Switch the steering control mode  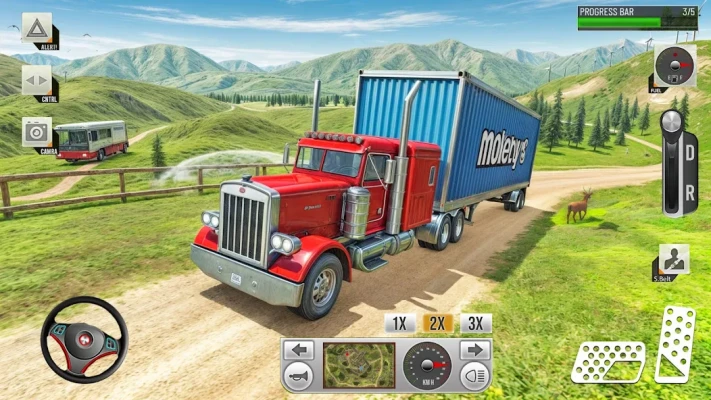click(37, 80)
